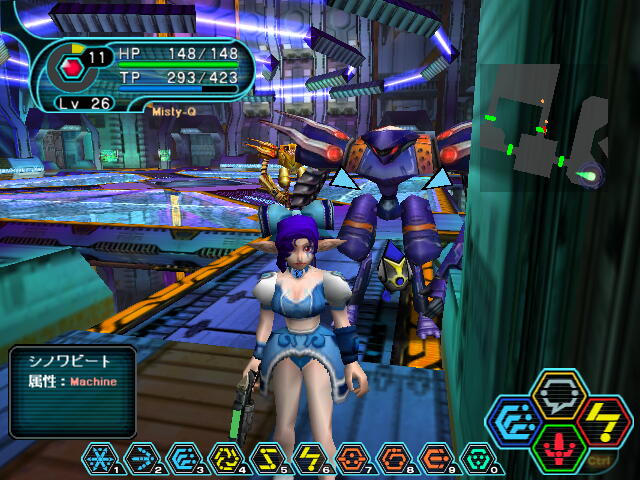Use the blue arrow technique in slot 2
This screenshot has height=480, width=640.
tap(142, 458)
